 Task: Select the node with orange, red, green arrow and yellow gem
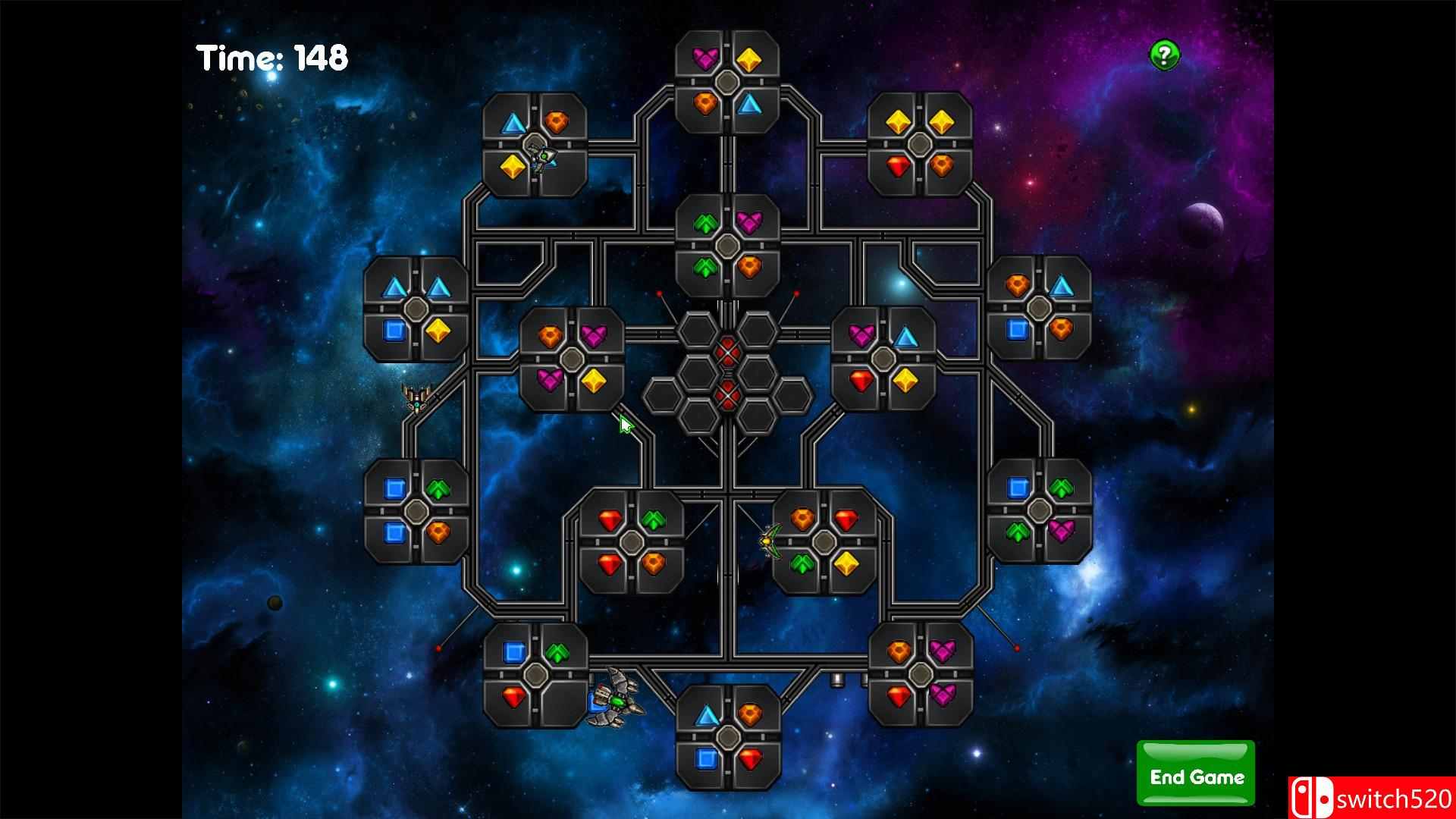[x=824, y=541]
